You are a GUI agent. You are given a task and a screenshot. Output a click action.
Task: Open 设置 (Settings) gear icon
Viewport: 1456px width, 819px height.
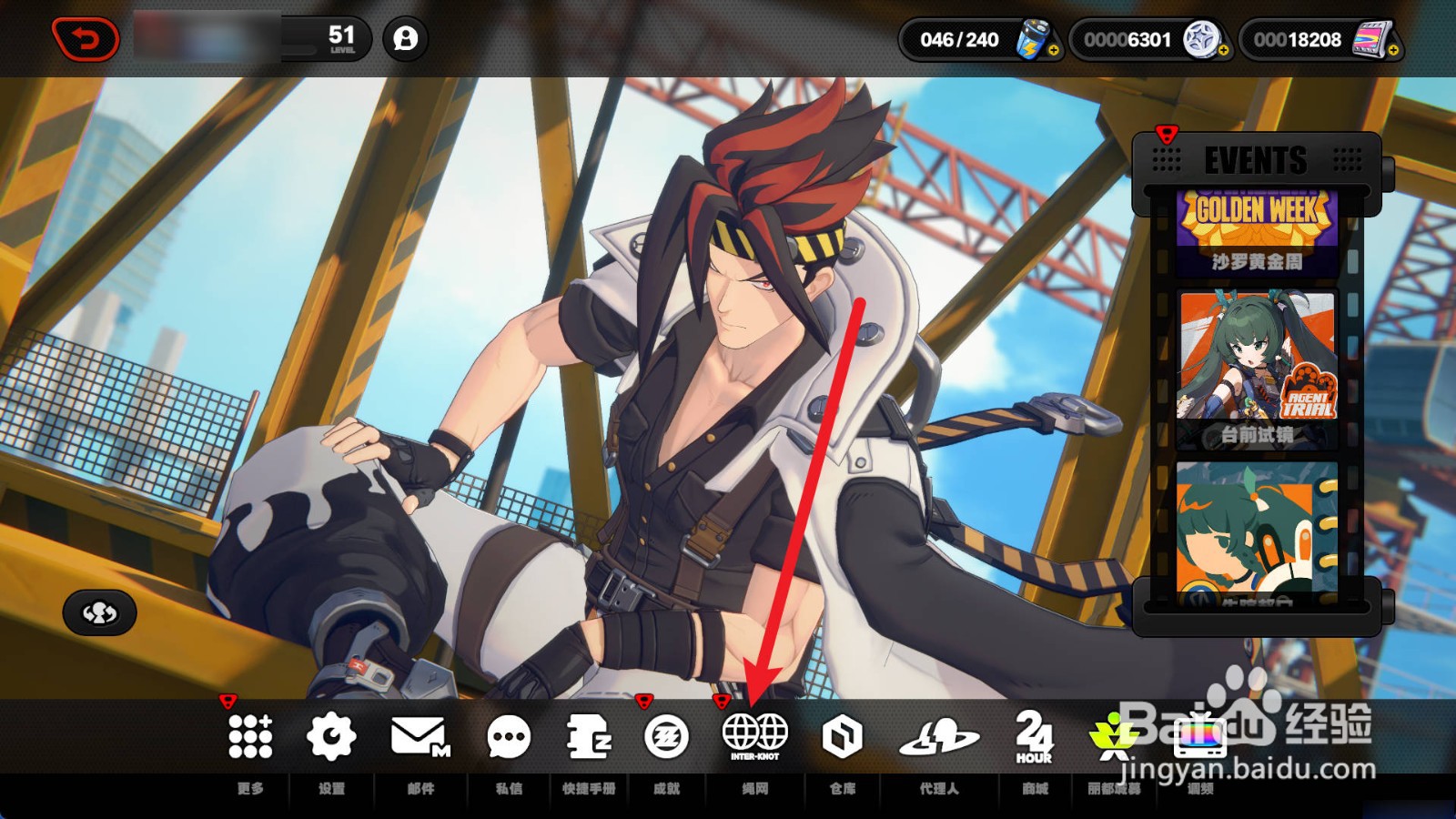331,736
